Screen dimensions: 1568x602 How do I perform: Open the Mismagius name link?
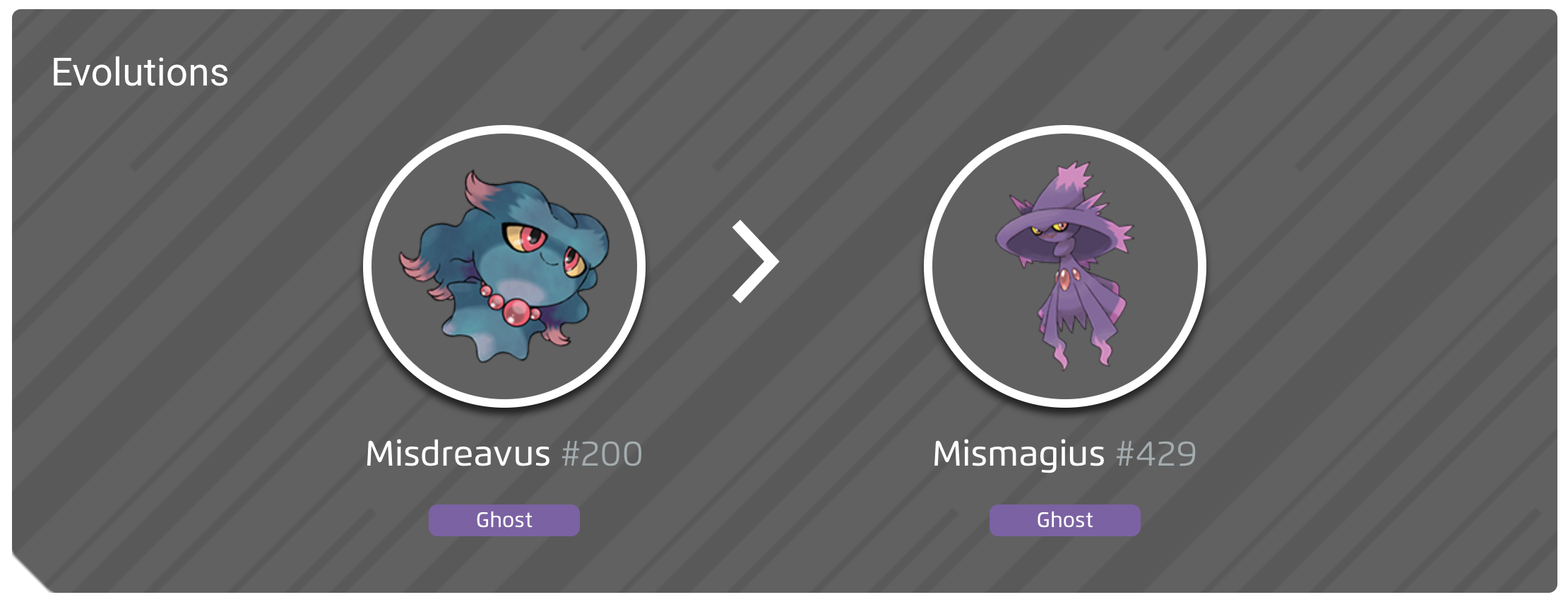point(1018,454)
